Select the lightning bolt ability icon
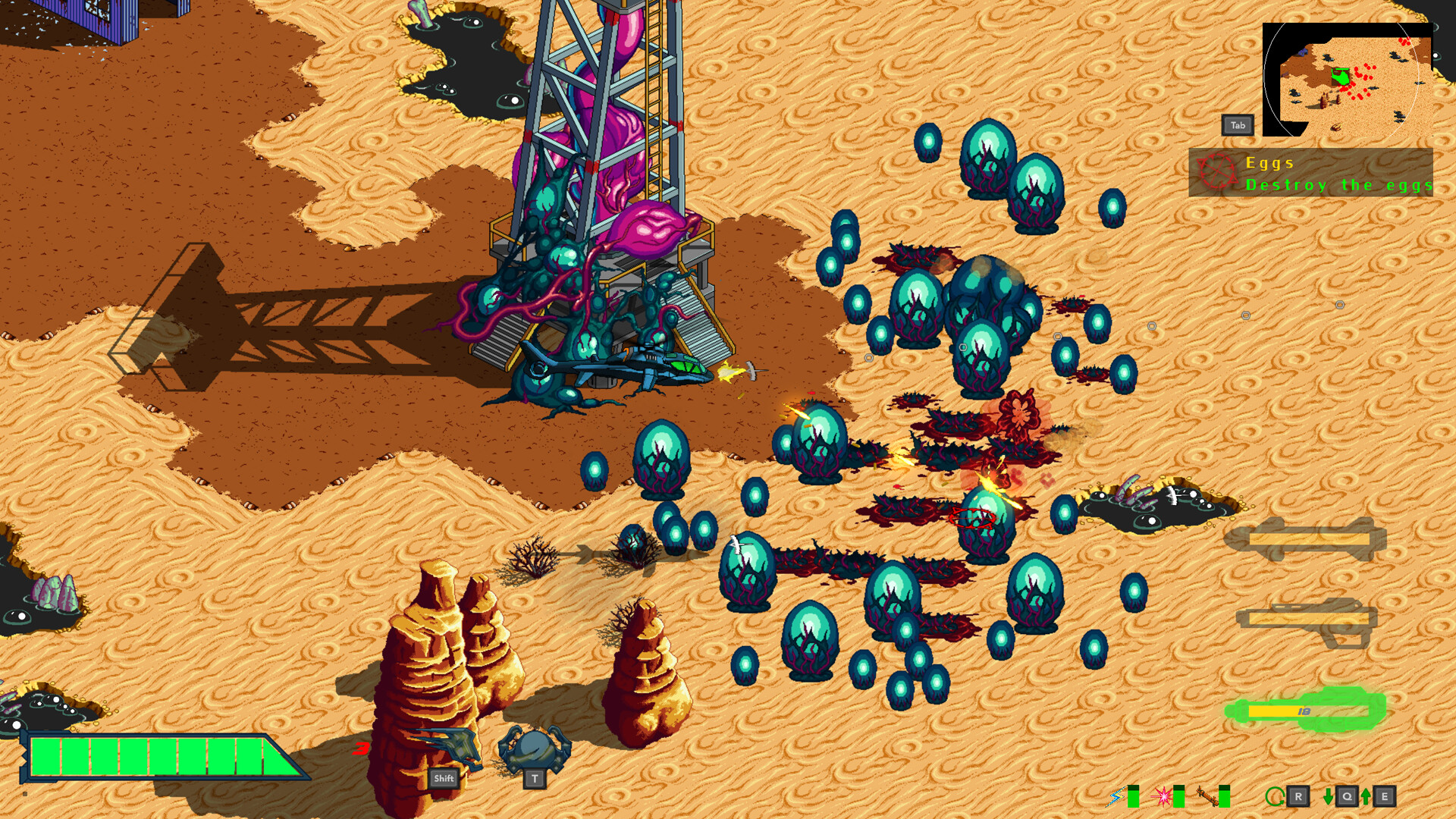 point(1116,796)
